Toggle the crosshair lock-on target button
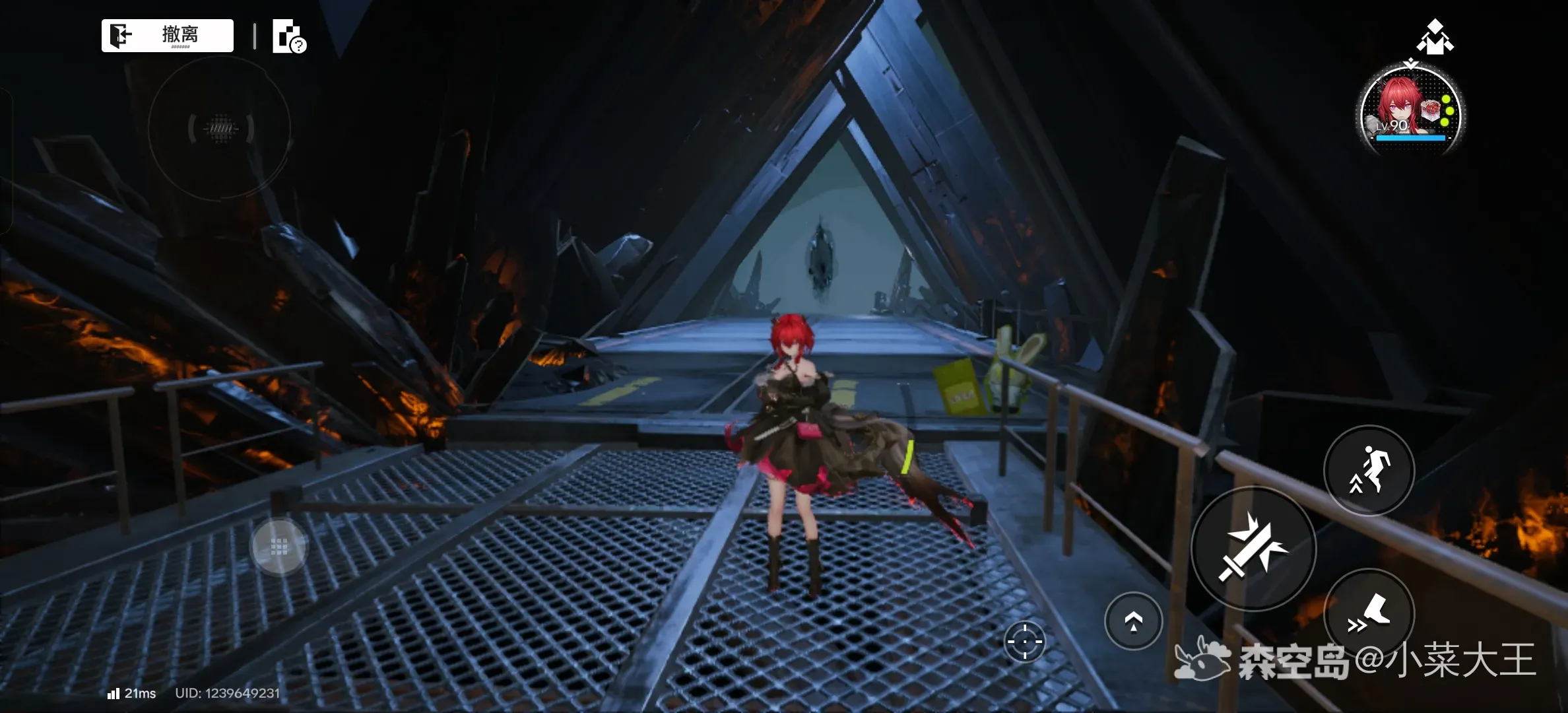 [1024, 641]
